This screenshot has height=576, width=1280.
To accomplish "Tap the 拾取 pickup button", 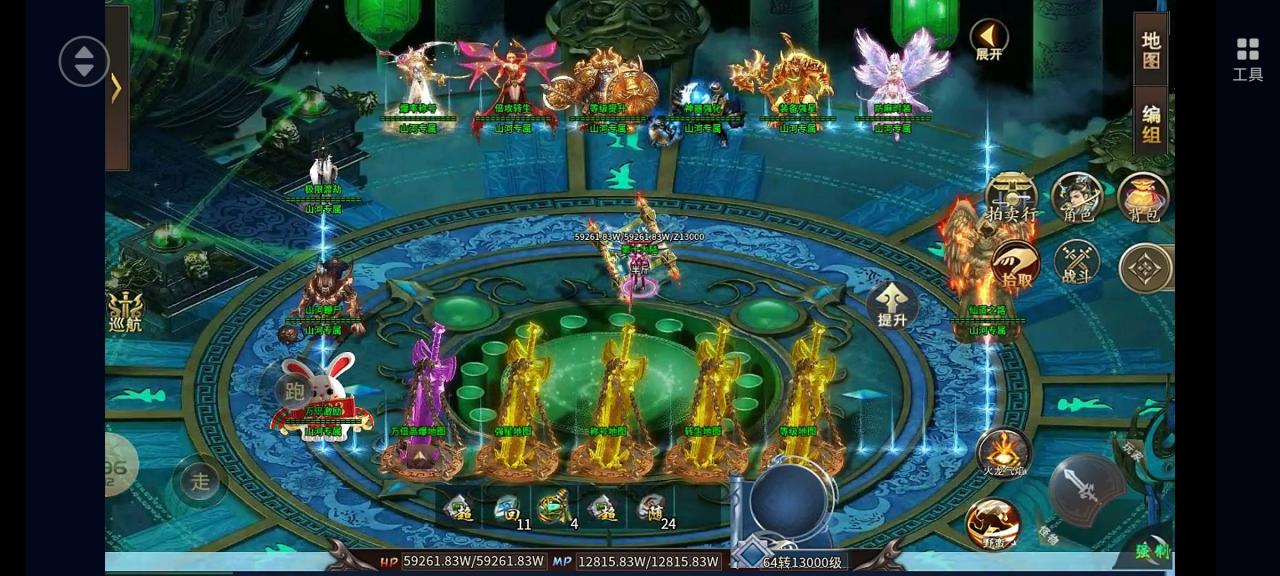I will (x=1016, y=266).
